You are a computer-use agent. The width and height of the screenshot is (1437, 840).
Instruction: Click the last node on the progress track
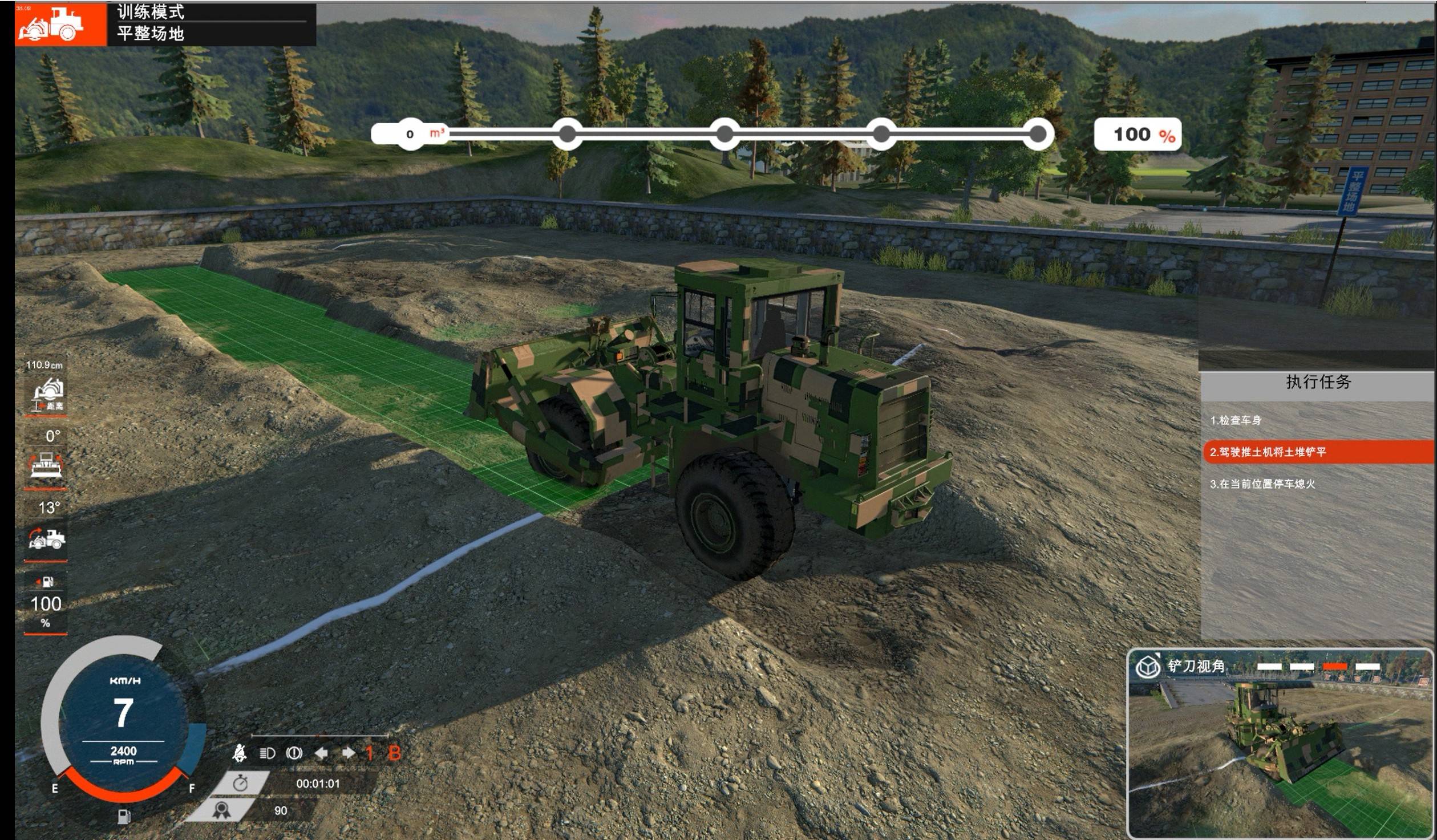1038,135
